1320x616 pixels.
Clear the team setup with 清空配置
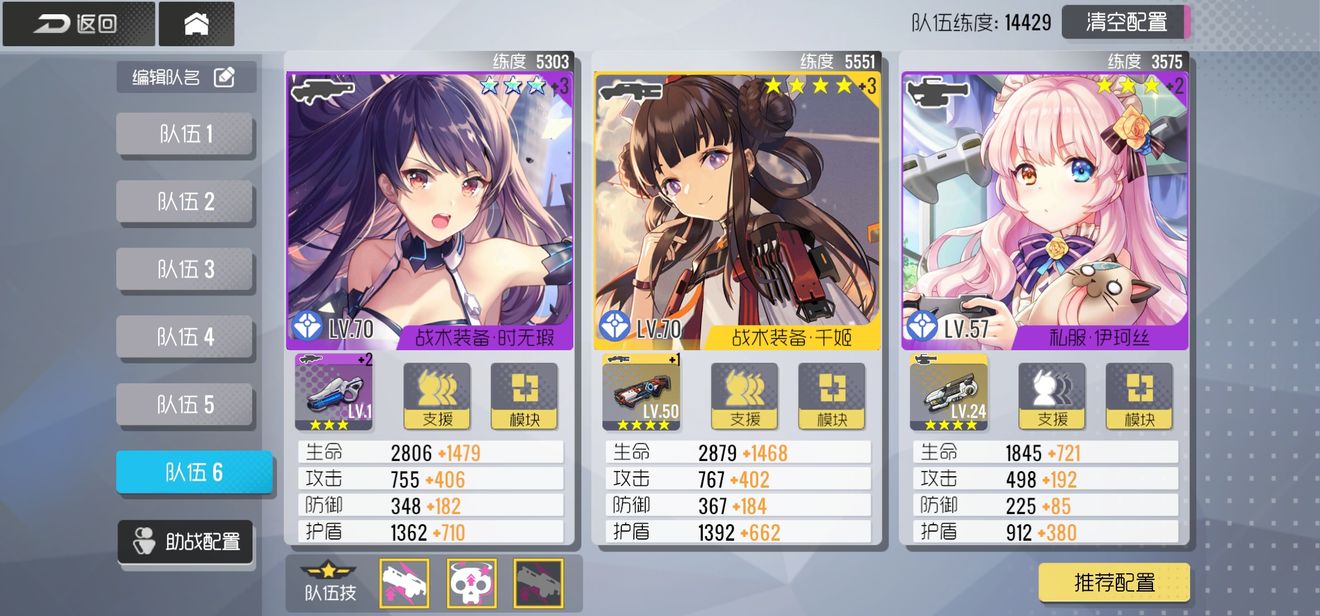click(1125, 22)
